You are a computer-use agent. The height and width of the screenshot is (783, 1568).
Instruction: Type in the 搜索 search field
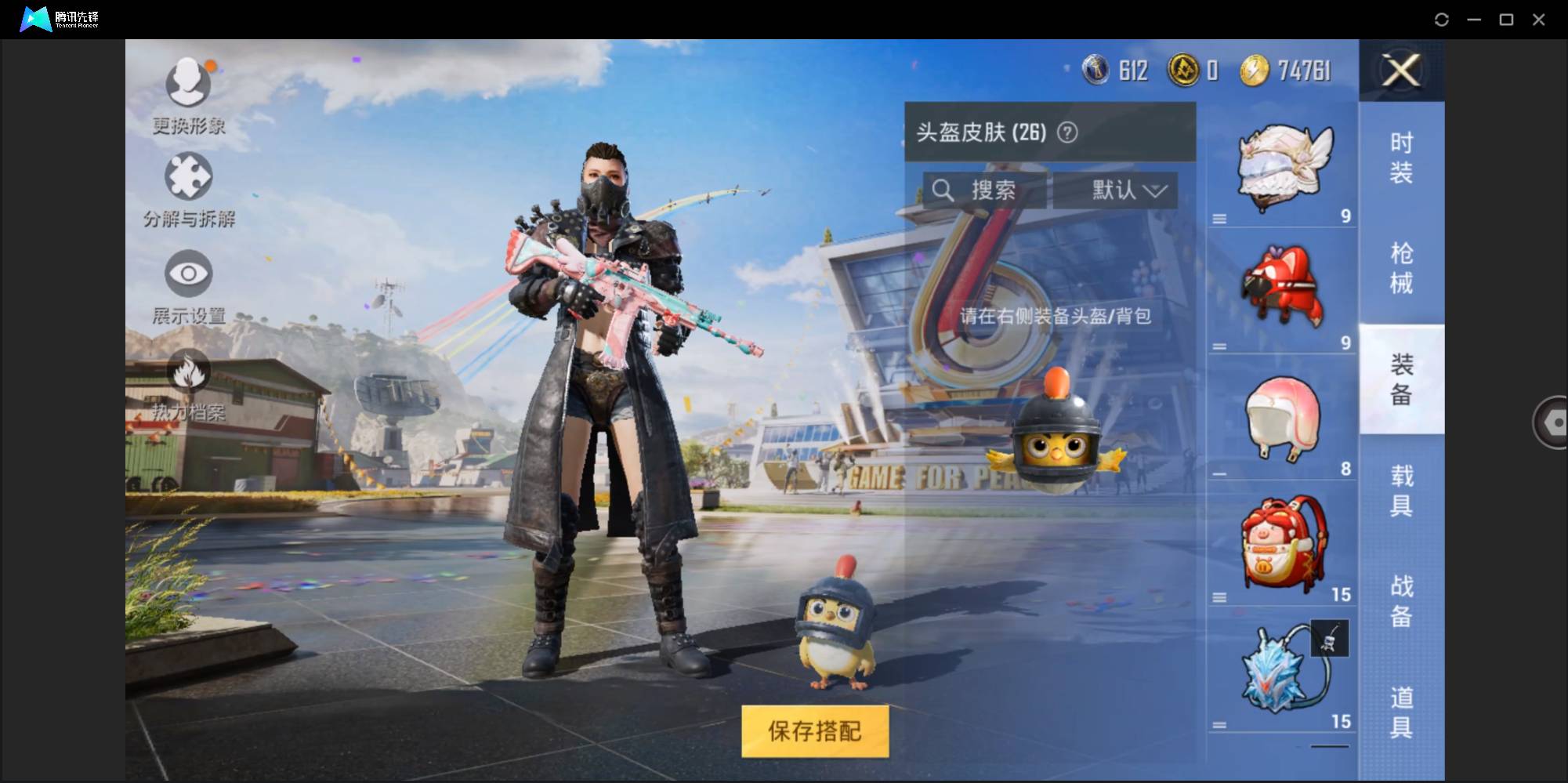point(995,190)
